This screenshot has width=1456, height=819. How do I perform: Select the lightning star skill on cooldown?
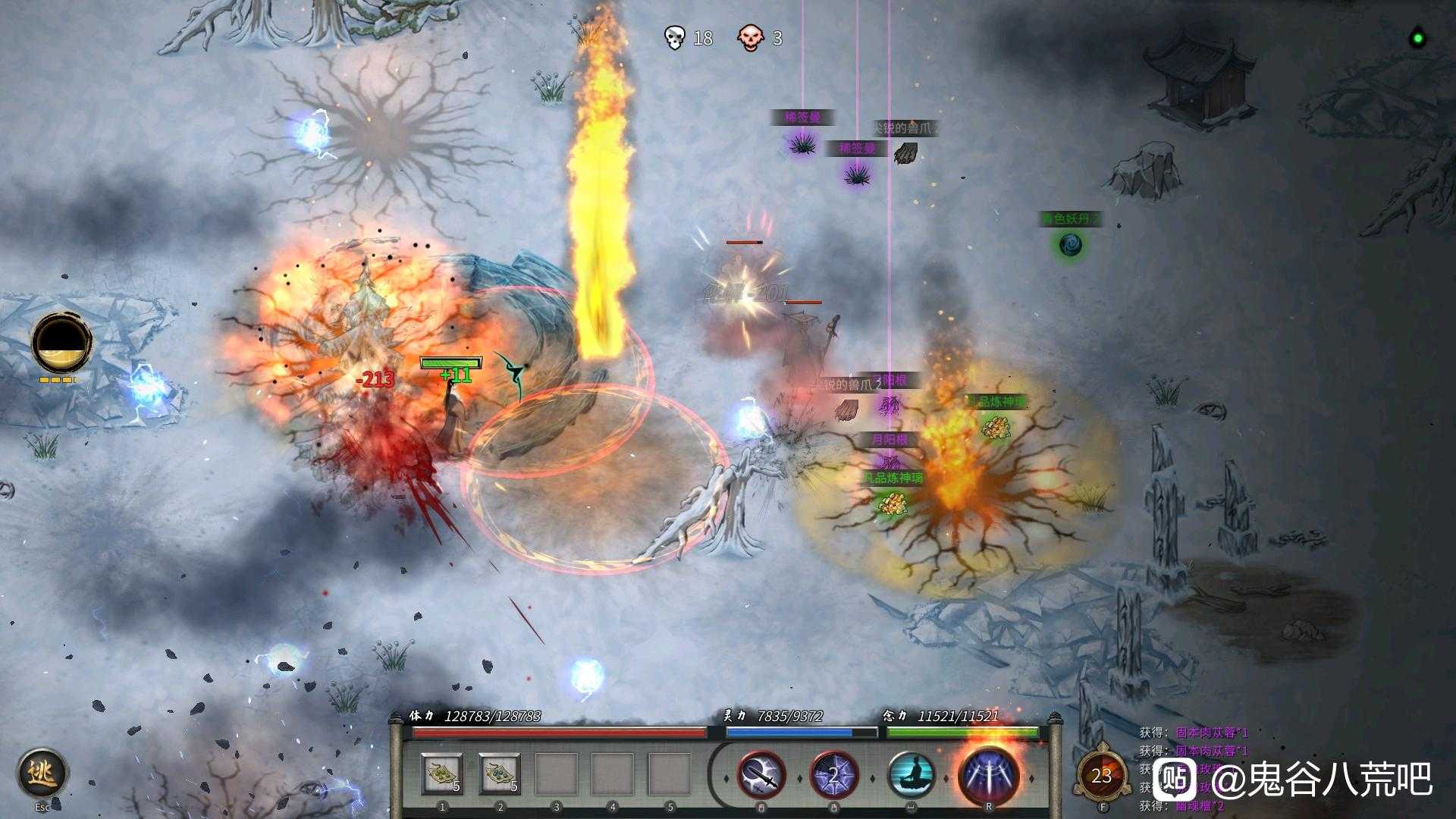pos(834,775)
